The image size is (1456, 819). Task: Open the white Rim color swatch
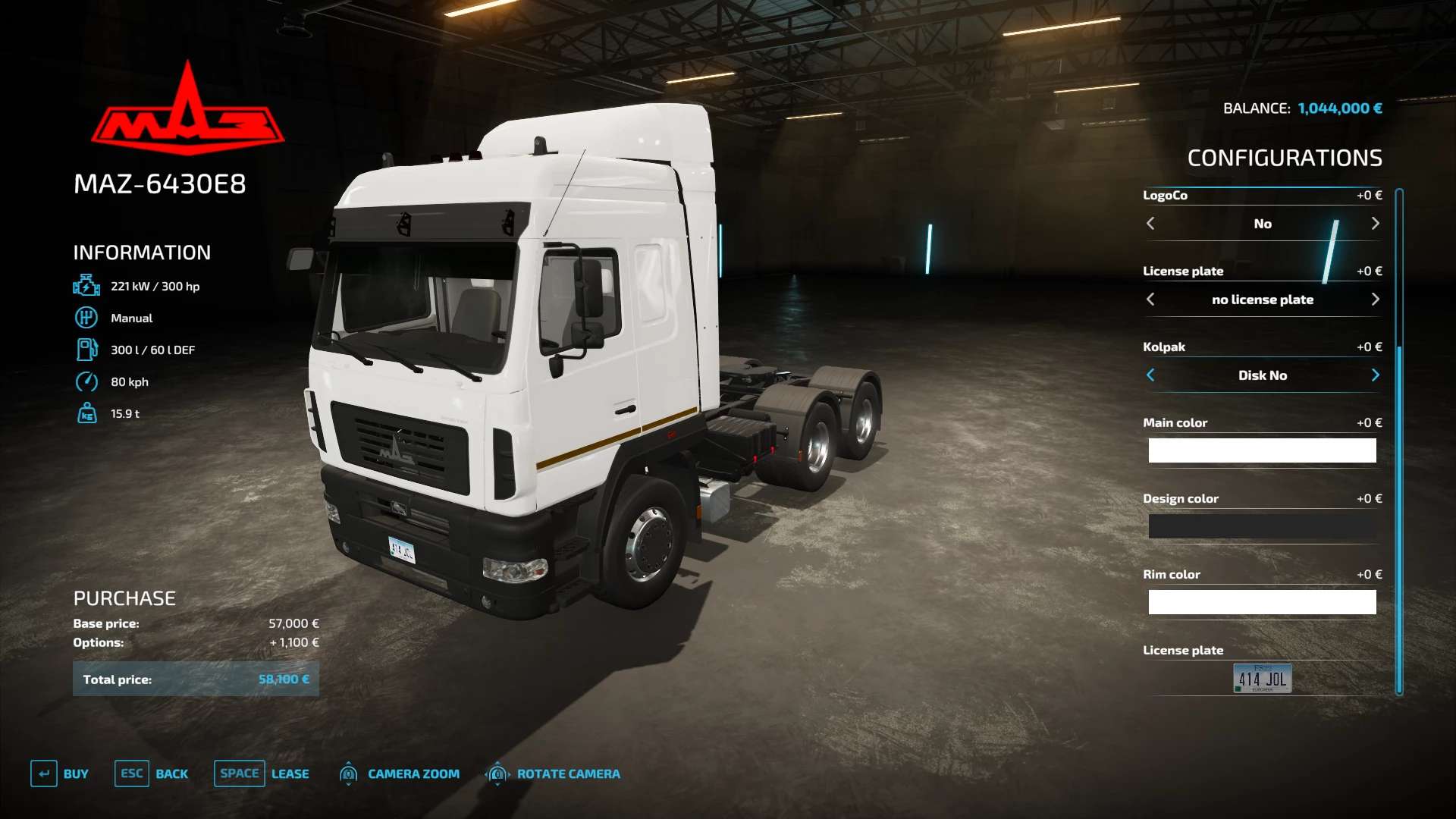tap(1262, 602)
